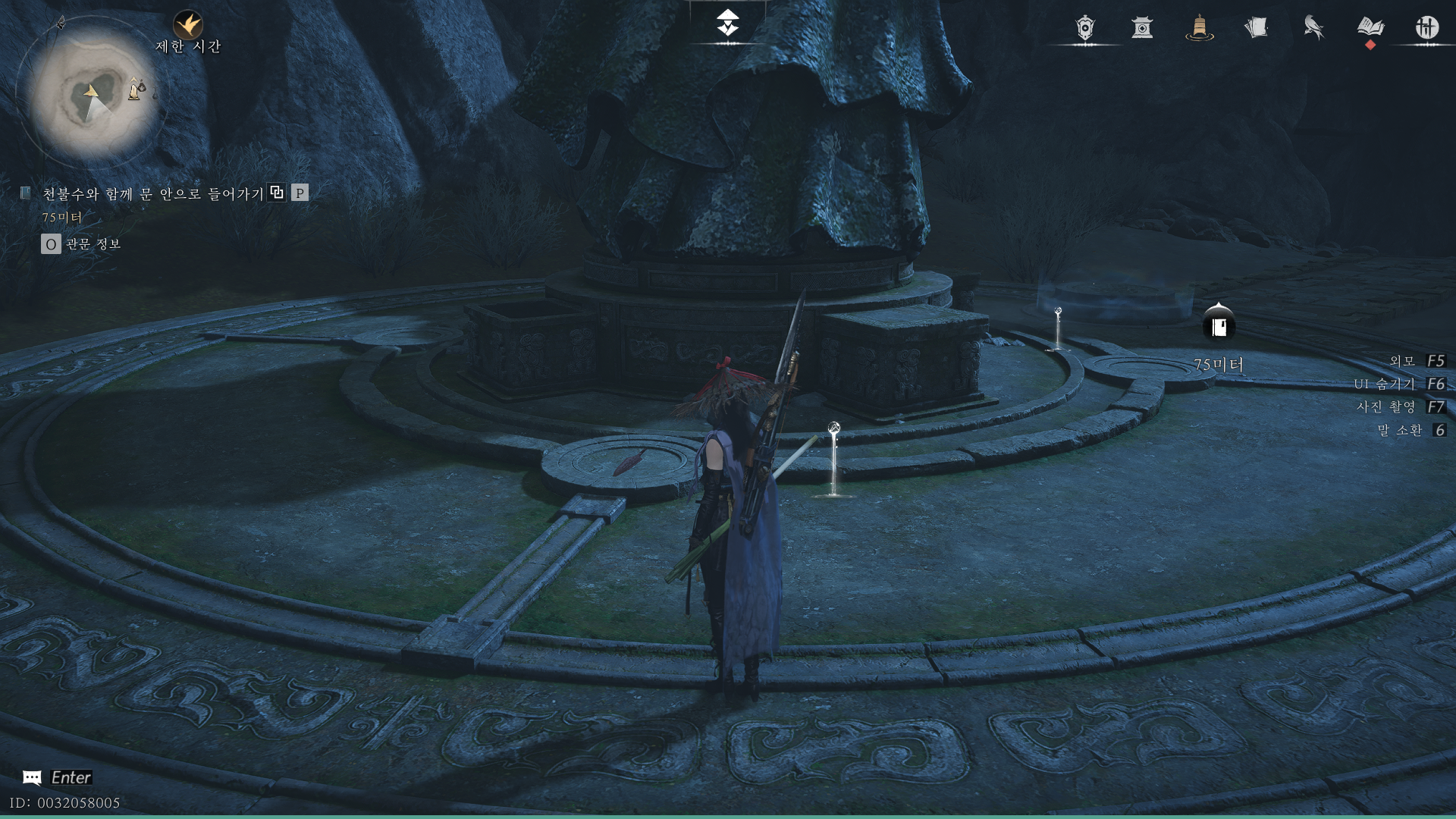
Task: Open the pagoda shrine menu icon
Action: (x=1142, y=28)
